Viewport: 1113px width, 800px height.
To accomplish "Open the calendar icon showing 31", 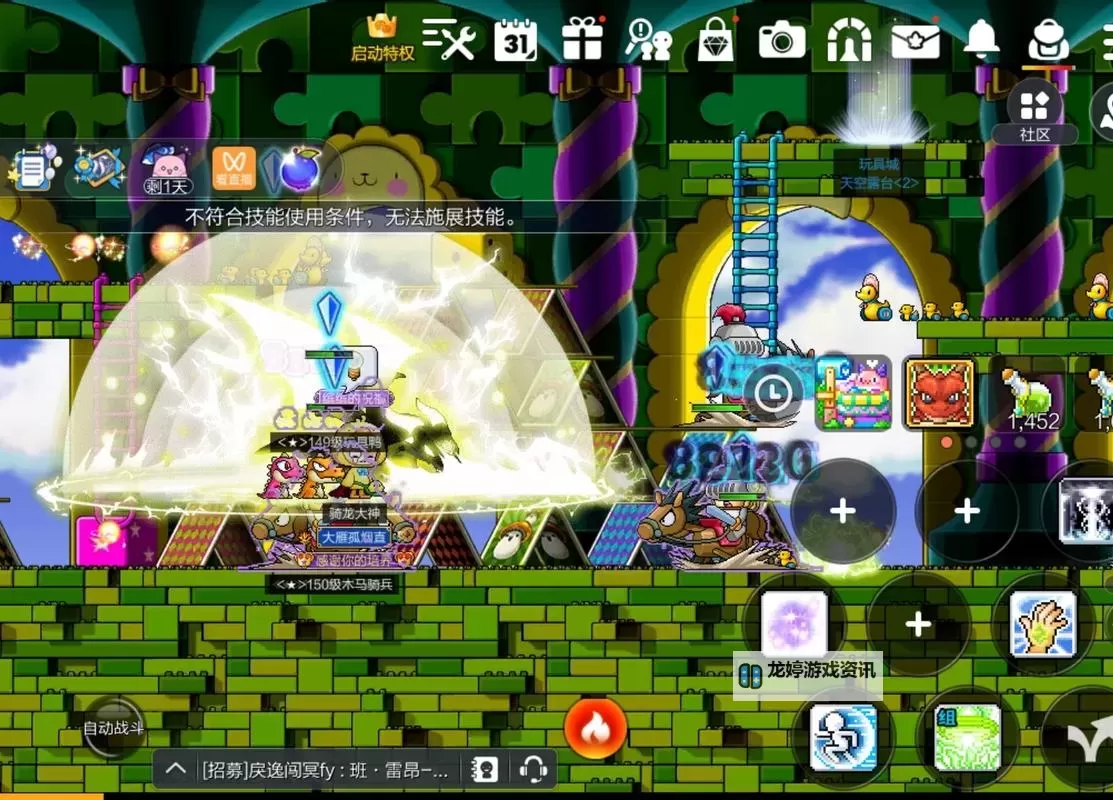I will pos(516,41).
